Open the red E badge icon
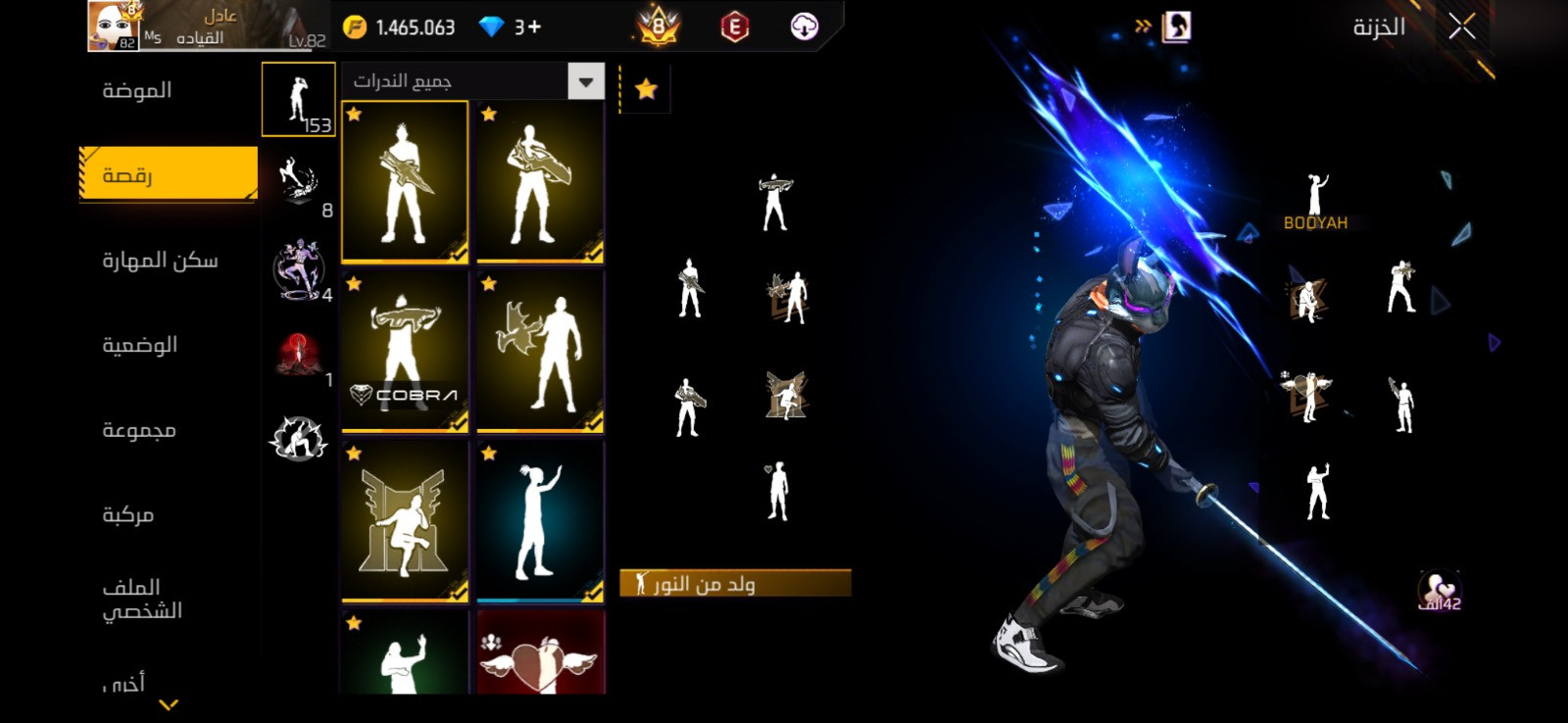 (734, 27)
